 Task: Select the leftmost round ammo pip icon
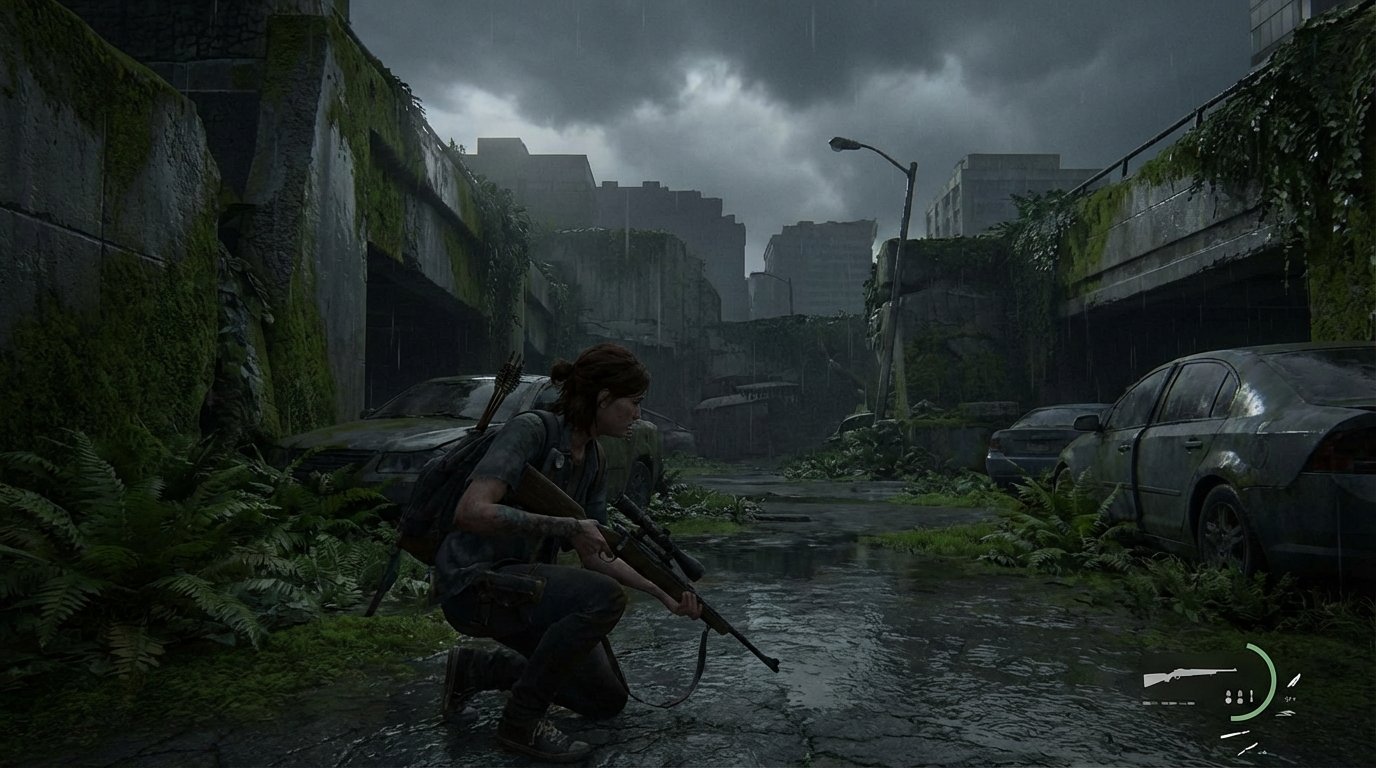(1228, 697)
